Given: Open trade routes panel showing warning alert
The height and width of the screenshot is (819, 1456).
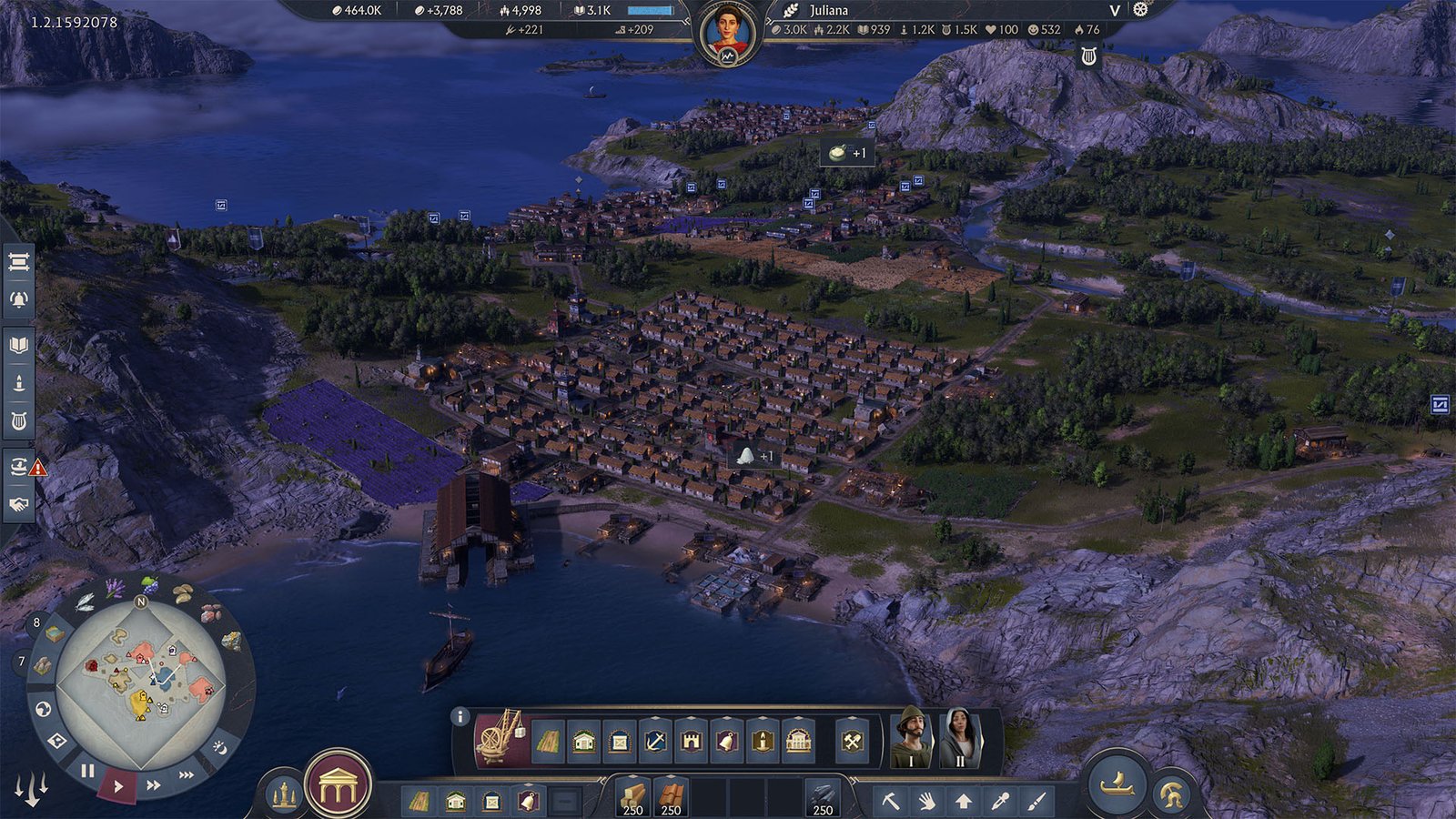Looking at the screenshot, I should coord(20,464).
